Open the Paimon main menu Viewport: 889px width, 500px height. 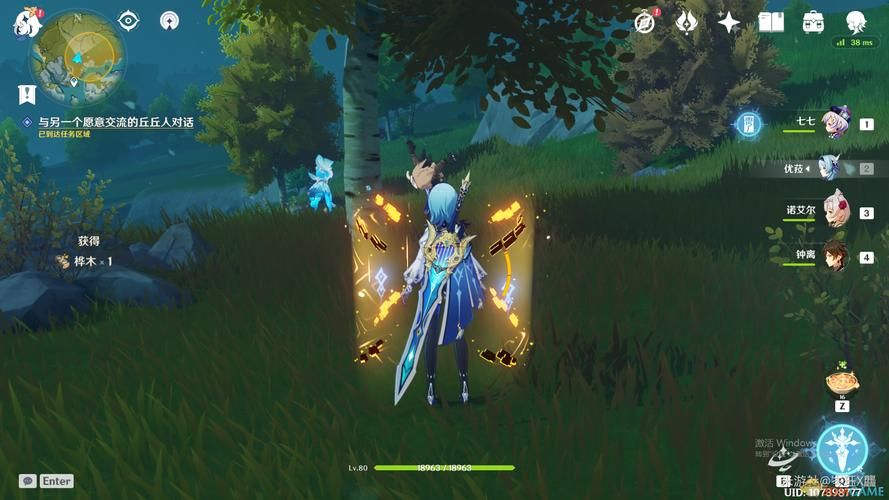tap(24, 23)
